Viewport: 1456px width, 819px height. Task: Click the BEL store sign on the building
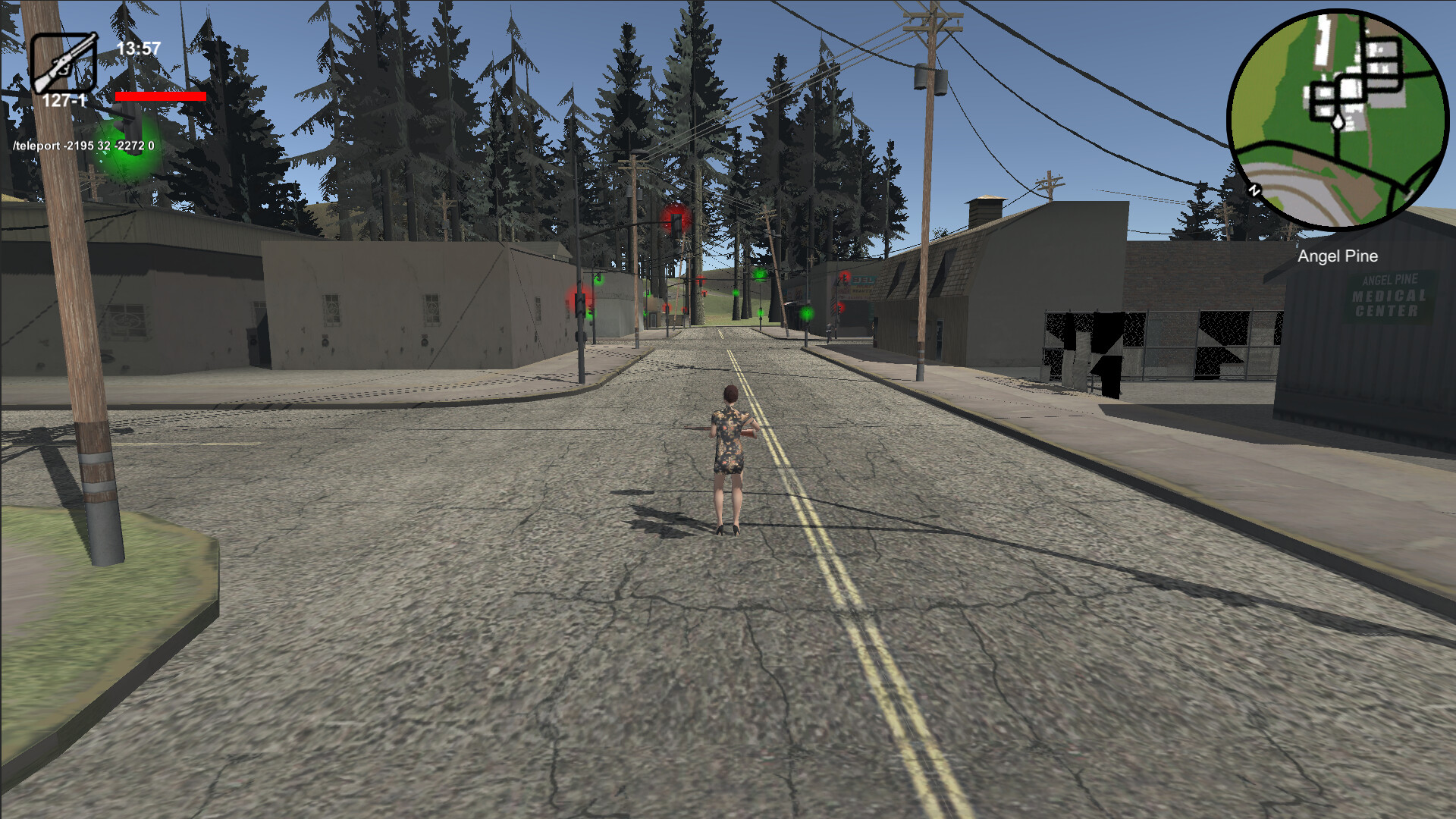(863, 280)
